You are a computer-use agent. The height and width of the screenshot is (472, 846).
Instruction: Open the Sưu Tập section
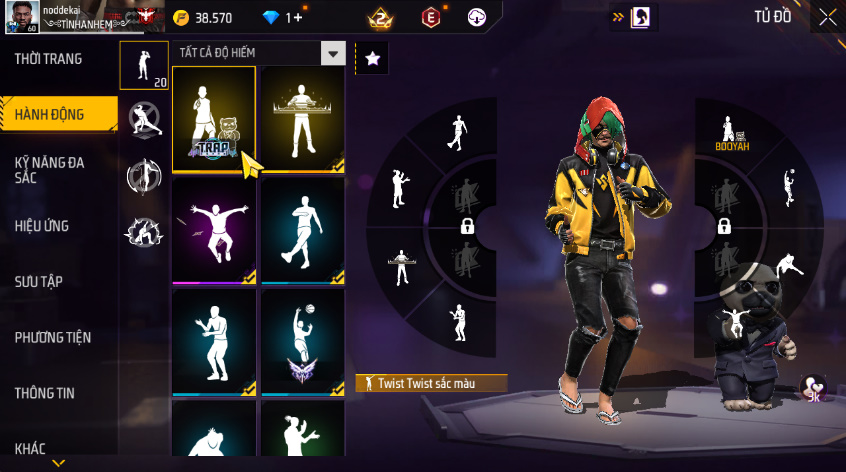point(39,281)
